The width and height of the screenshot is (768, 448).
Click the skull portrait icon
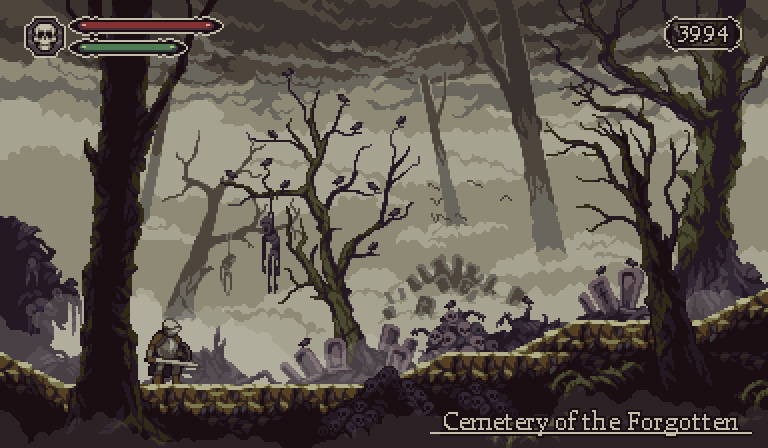tap(44, 37)
